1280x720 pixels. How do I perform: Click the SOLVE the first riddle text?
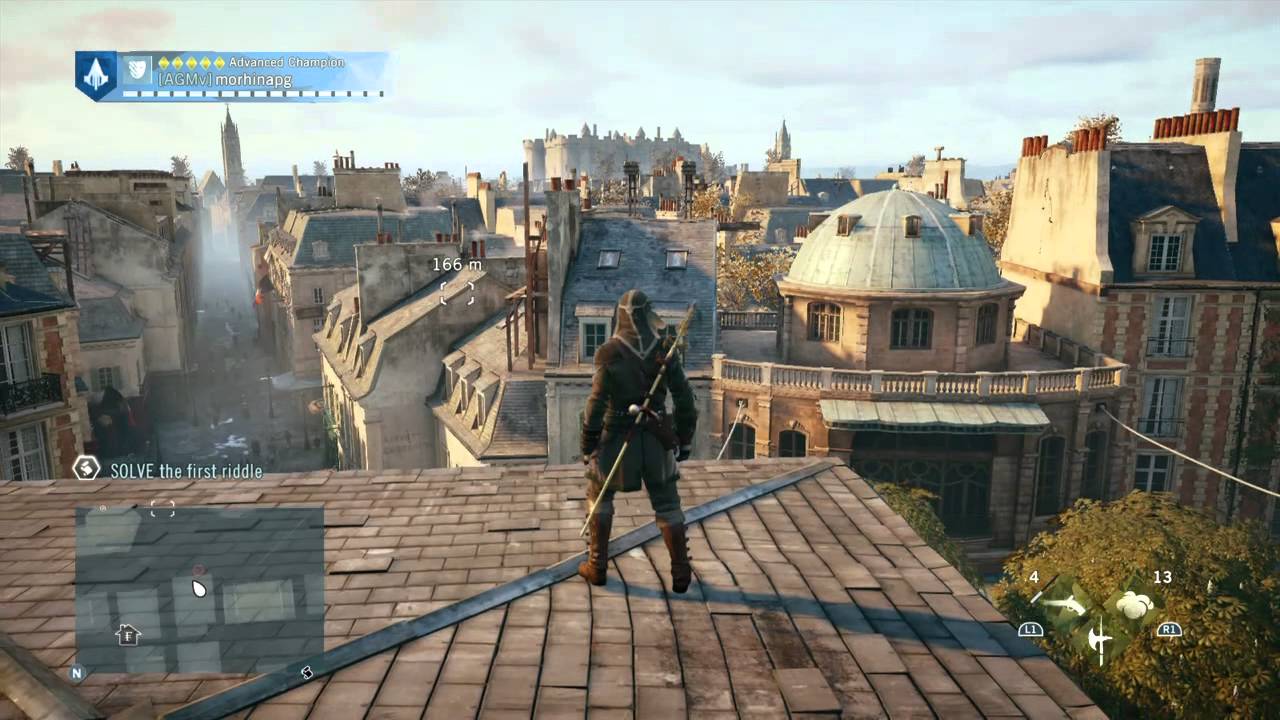click(x=184, y=471)
